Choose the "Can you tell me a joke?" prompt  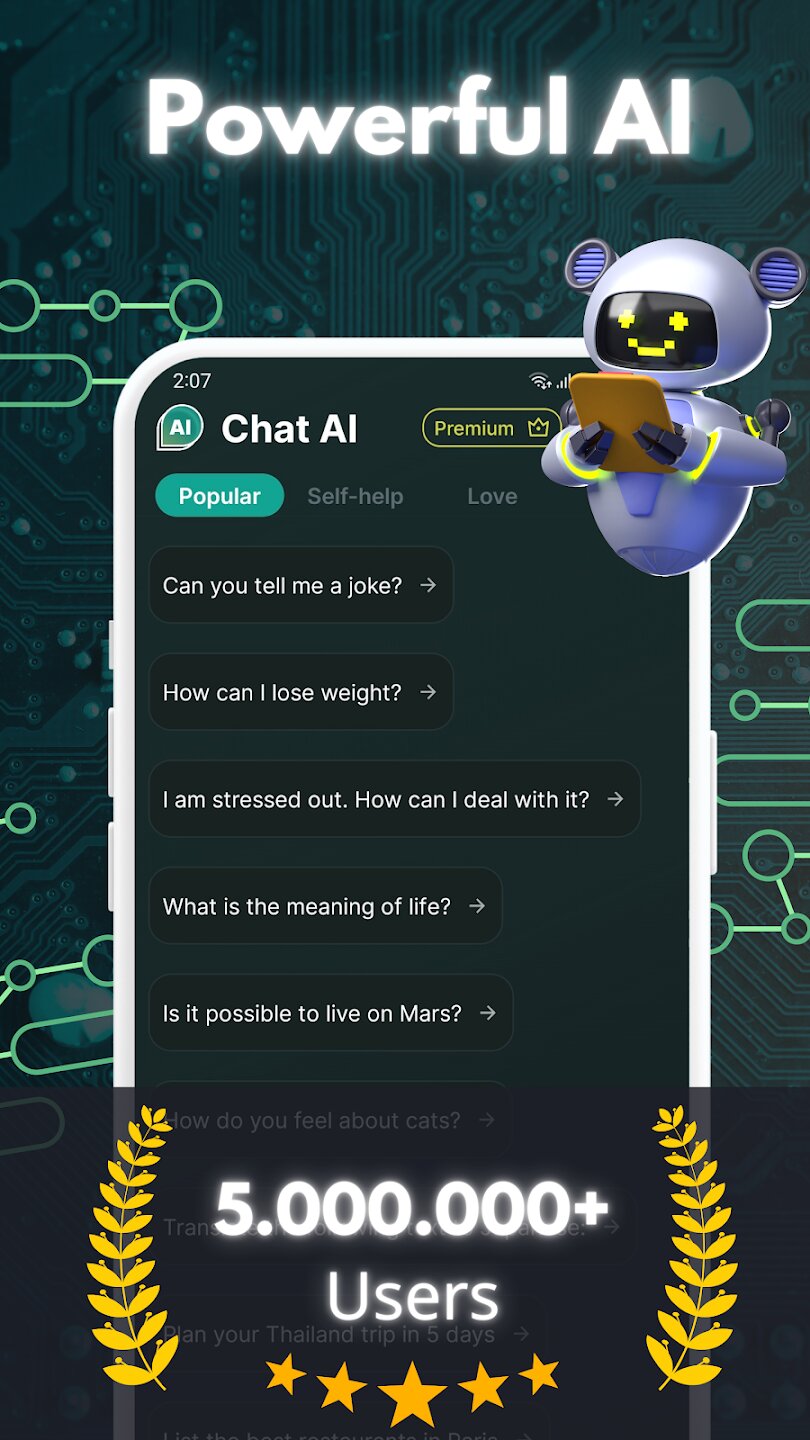pyautogui.click(x=300, y=585)
